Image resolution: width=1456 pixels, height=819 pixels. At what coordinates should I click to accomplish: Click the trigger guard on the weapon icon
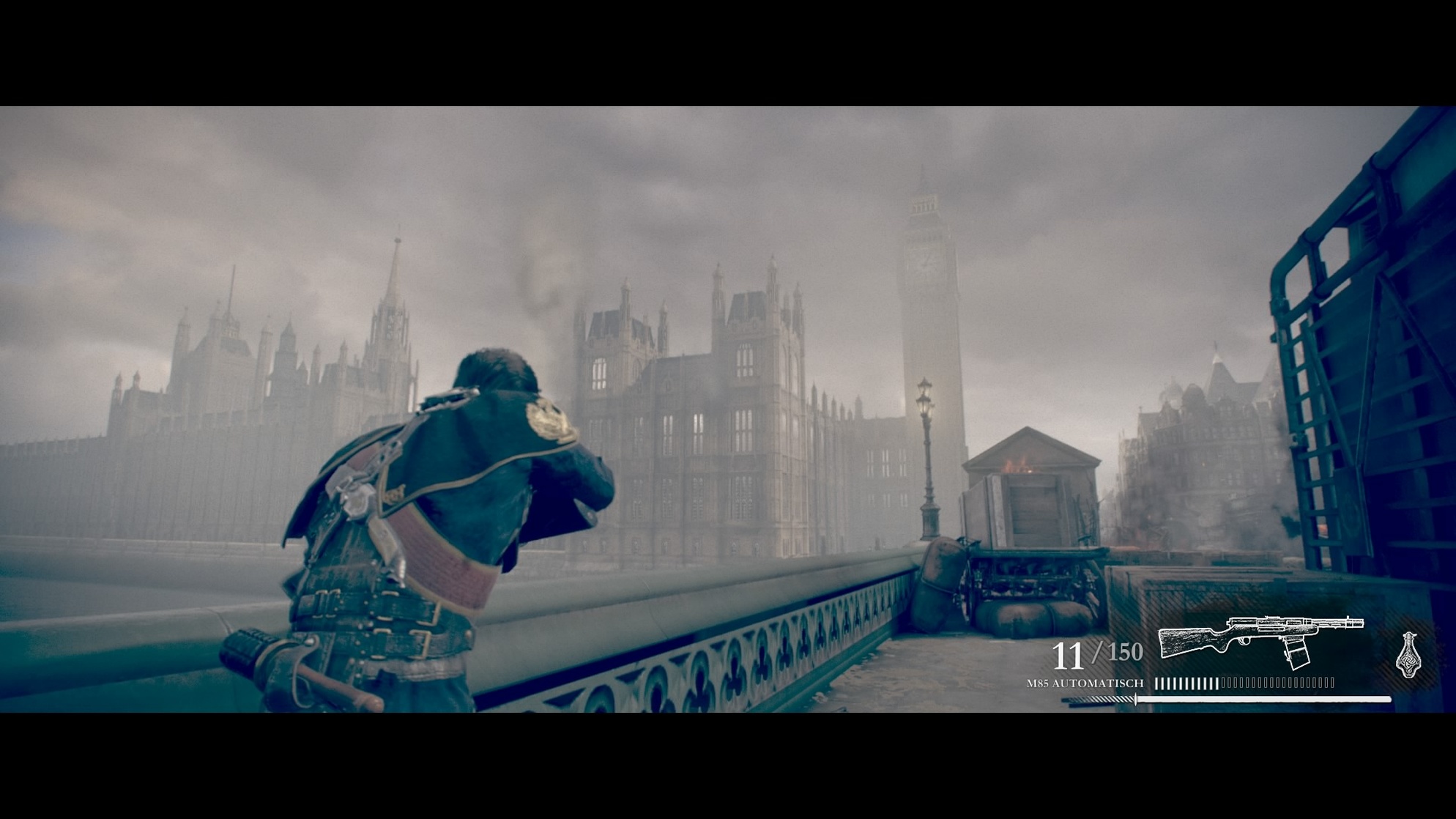click(1244, 640)
